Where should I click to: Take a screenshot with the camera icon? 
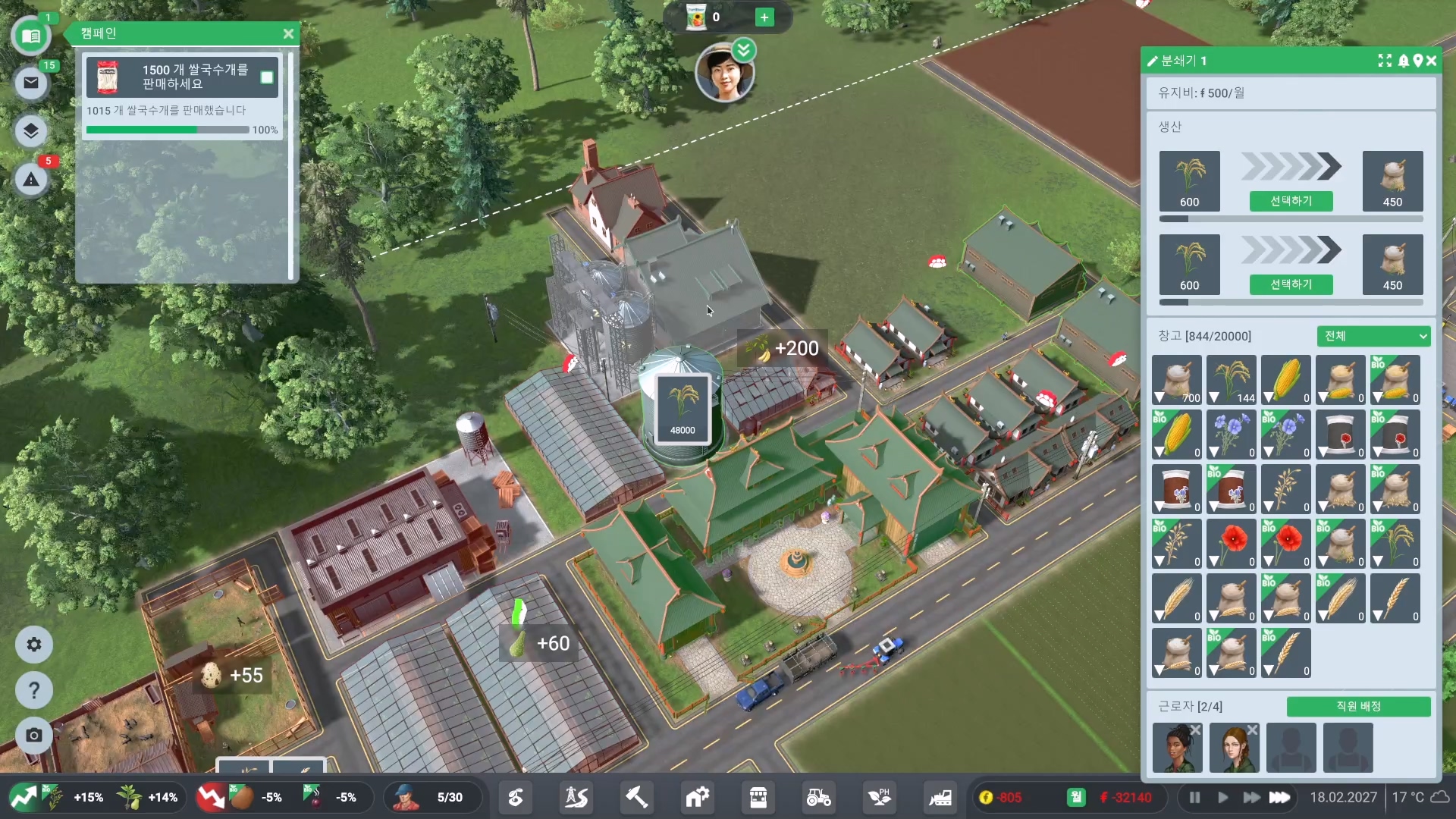tap(34, 736)
